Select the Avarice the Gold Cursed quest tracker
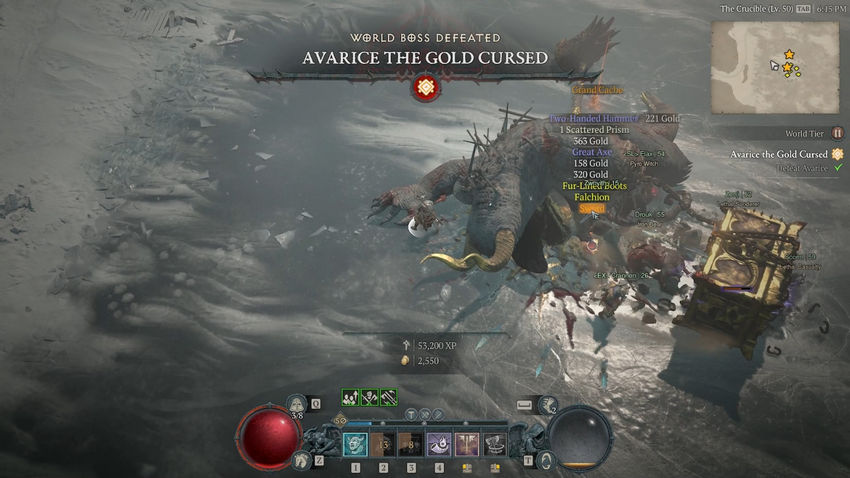The height and width of the screenshot is (478, 850). click(x=779, y=154)
